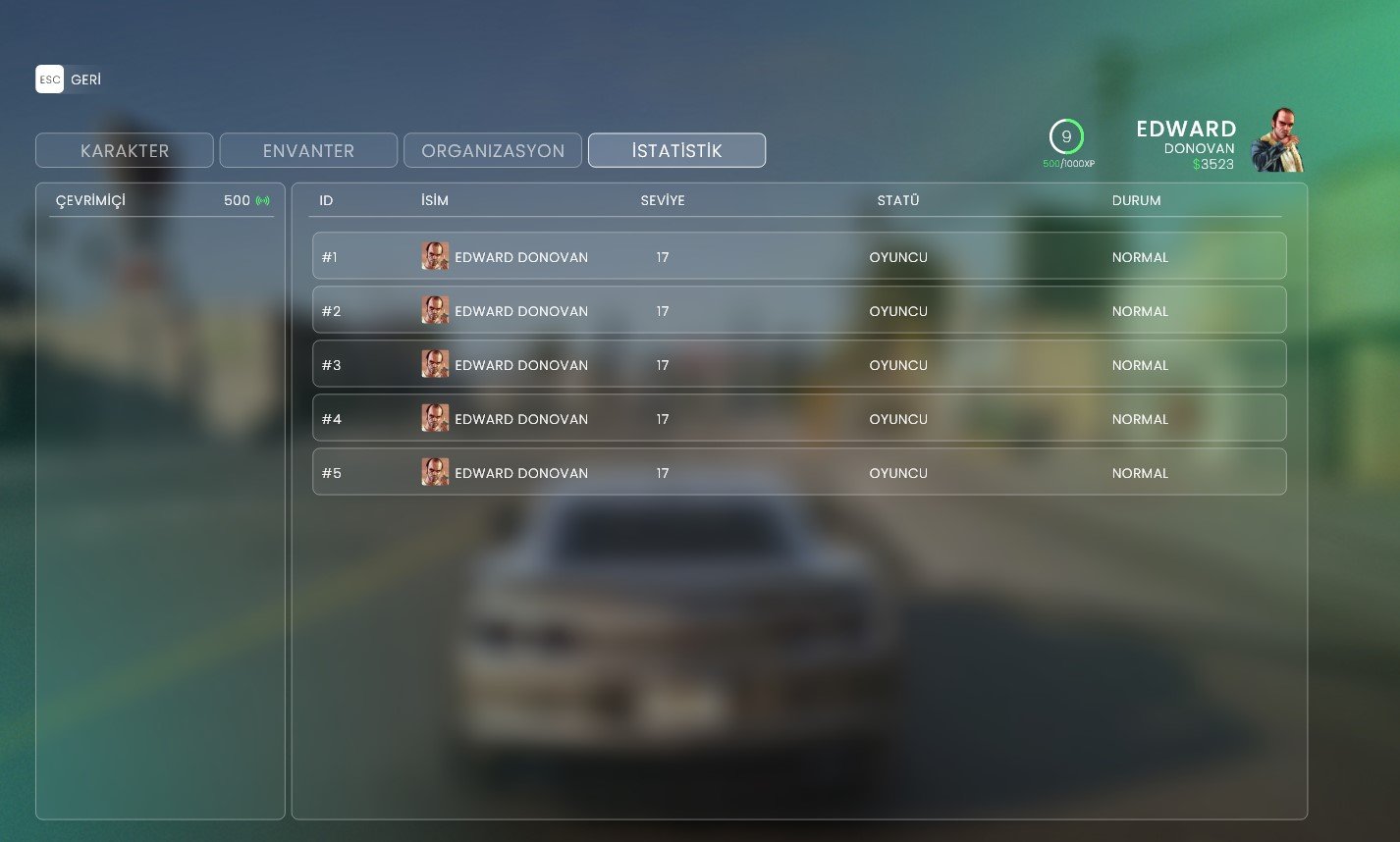Screen dimensions: 1400x842
Task: Select the İSTATİSTİK tab
Action: click(676, 151)
